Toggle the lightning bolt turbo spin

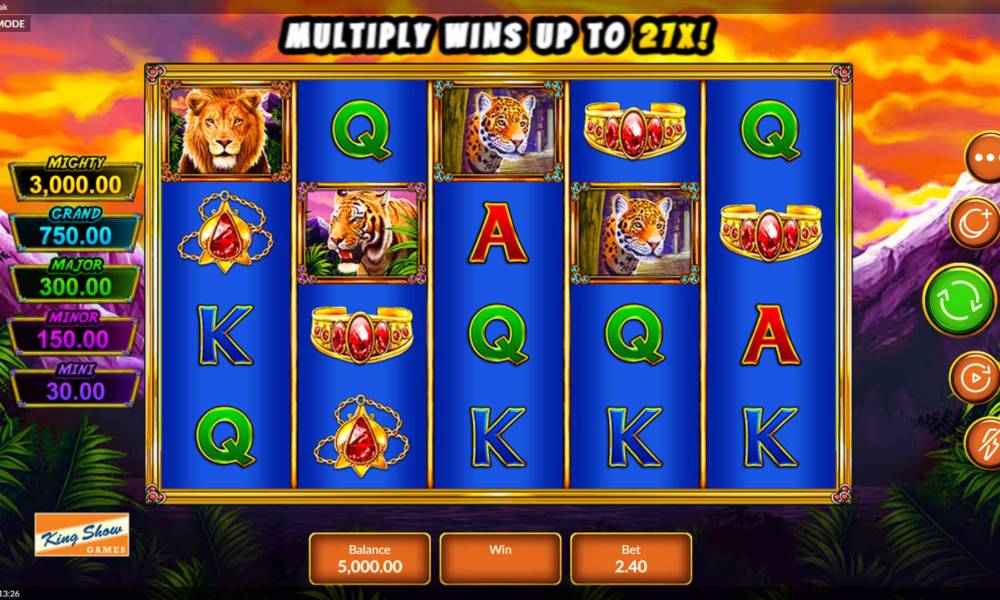click(983, 442)
